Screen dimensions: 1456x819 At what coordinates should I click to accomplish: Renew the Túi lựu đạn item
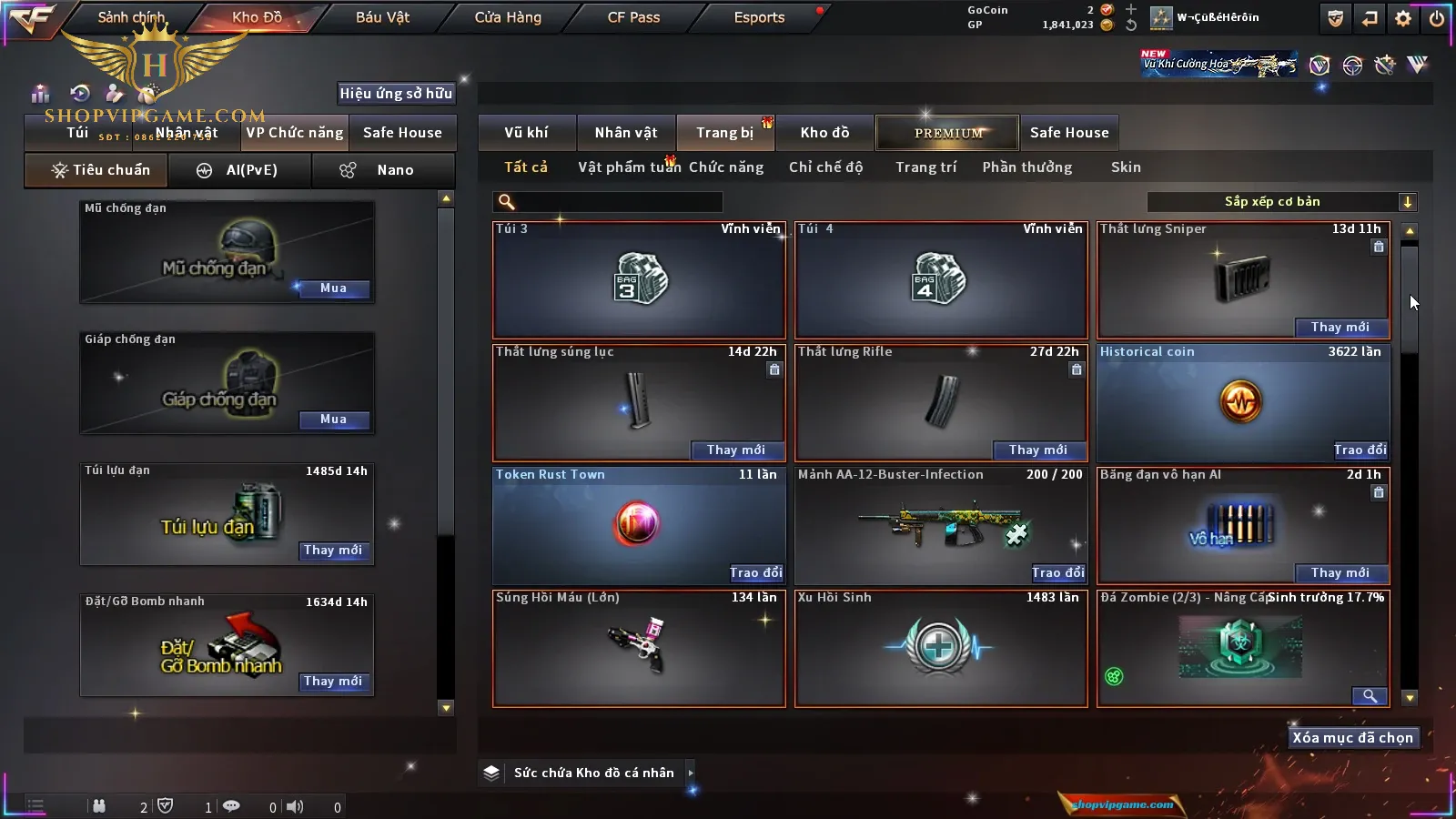pos(333,551)
